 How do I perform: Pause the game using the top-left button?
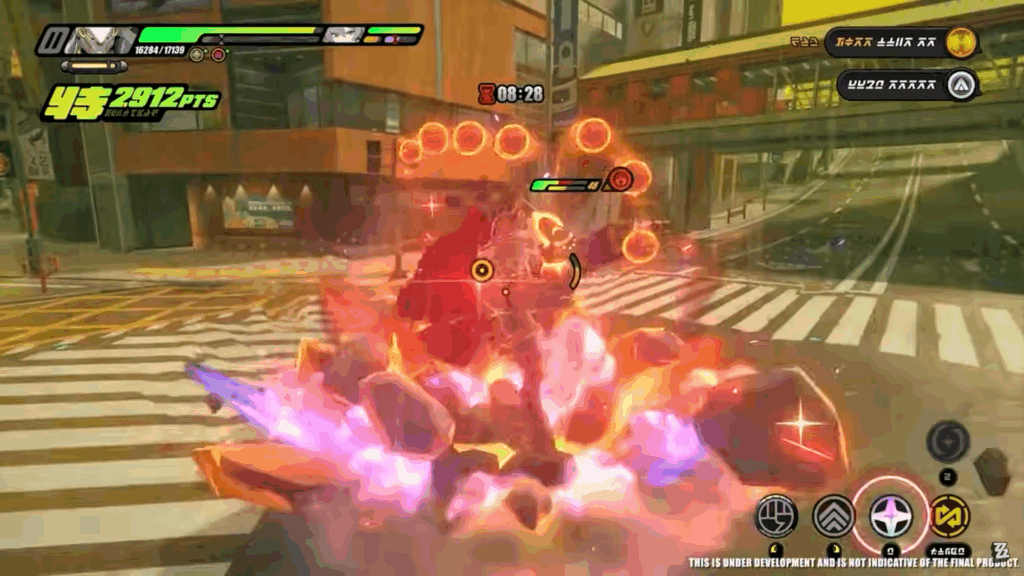53,42
